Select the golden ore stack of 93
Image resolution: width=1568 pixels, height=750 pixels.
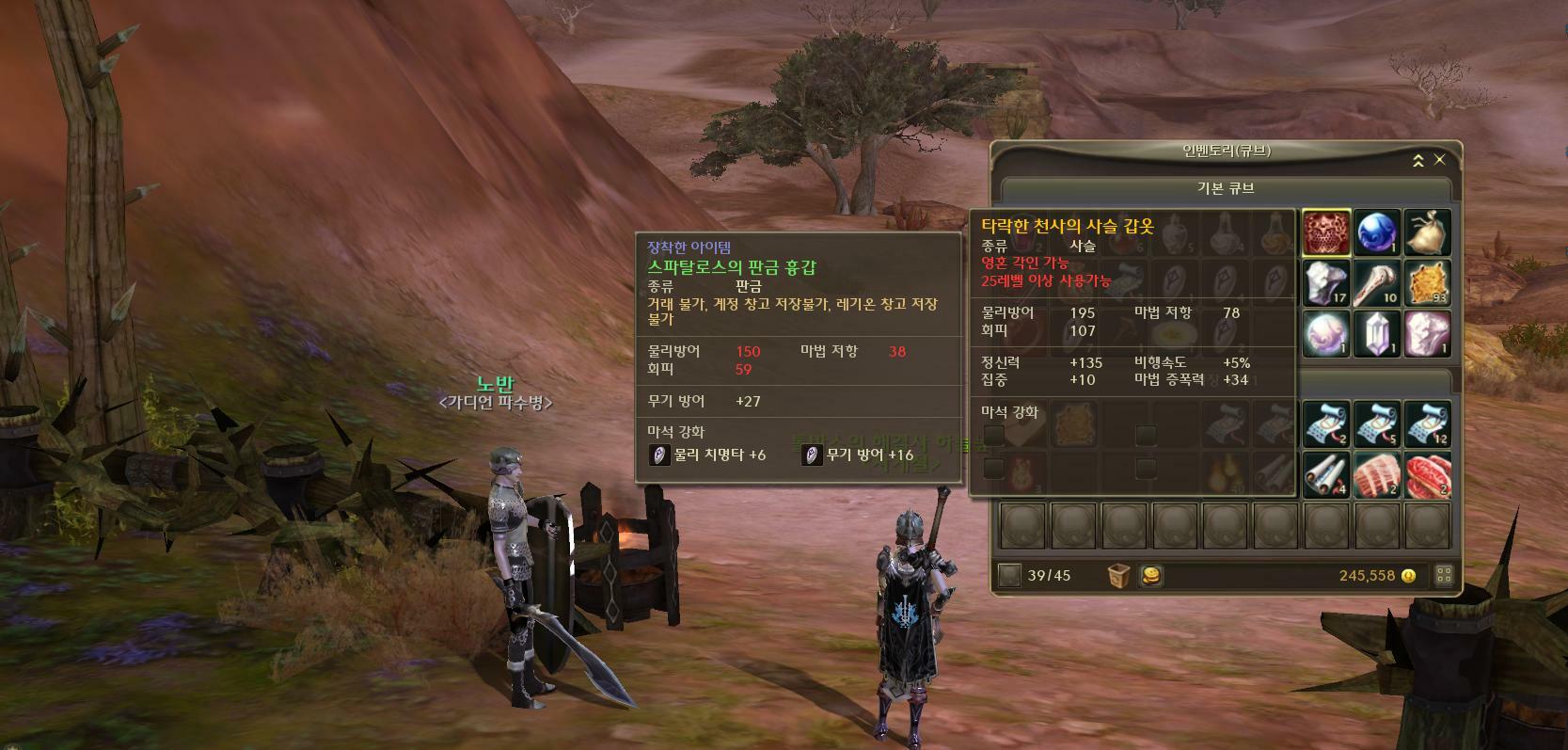point(1427,282)
